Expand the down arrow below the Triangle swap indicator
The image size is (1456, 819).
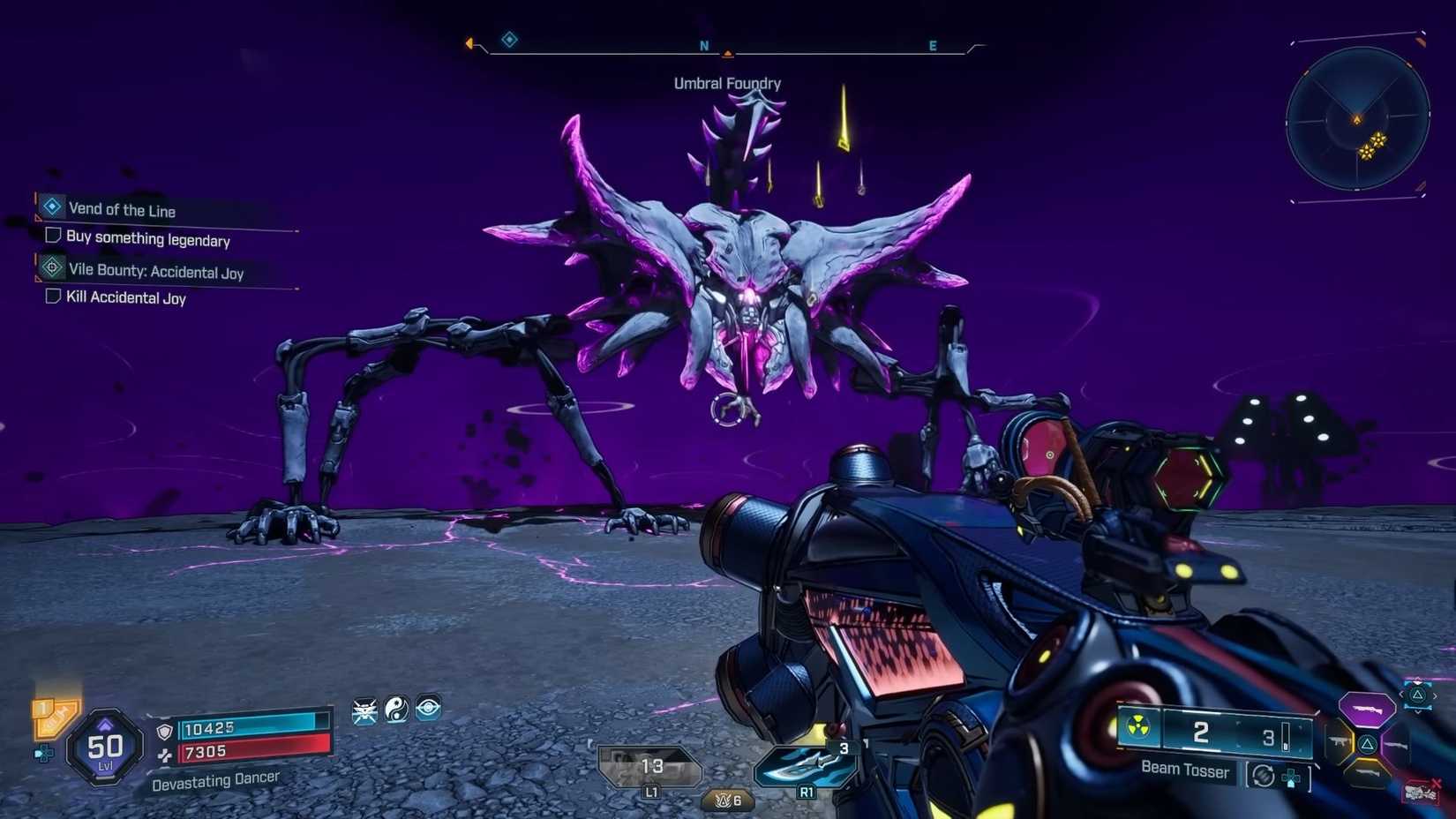(x=1418, y=710)
